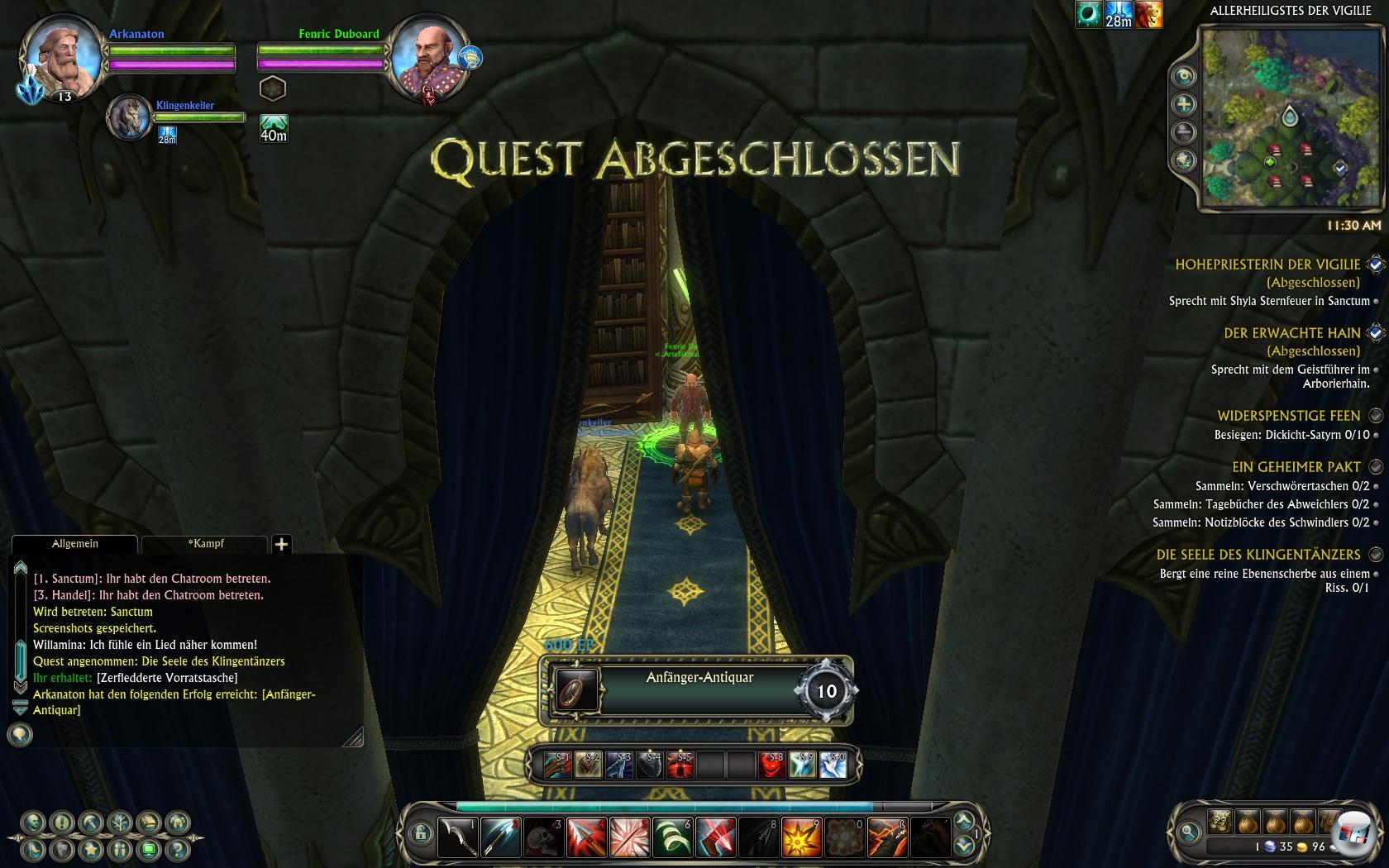Open the Anfänger-Antiquar achievement popup
The image size is (1389, 868).
699,691
